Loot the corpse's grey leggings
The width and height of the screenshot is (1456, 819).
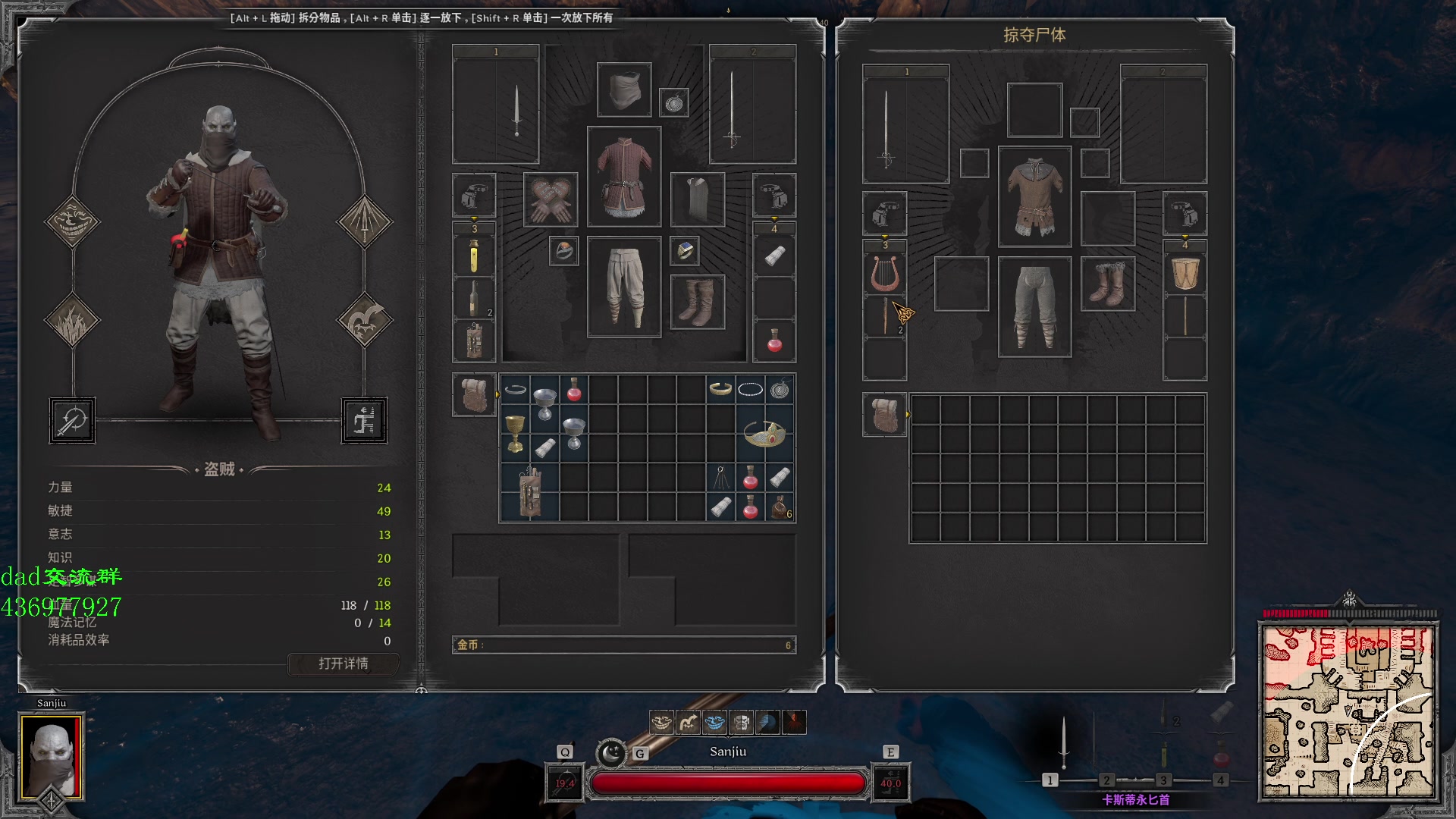[x=1034, y=306]
